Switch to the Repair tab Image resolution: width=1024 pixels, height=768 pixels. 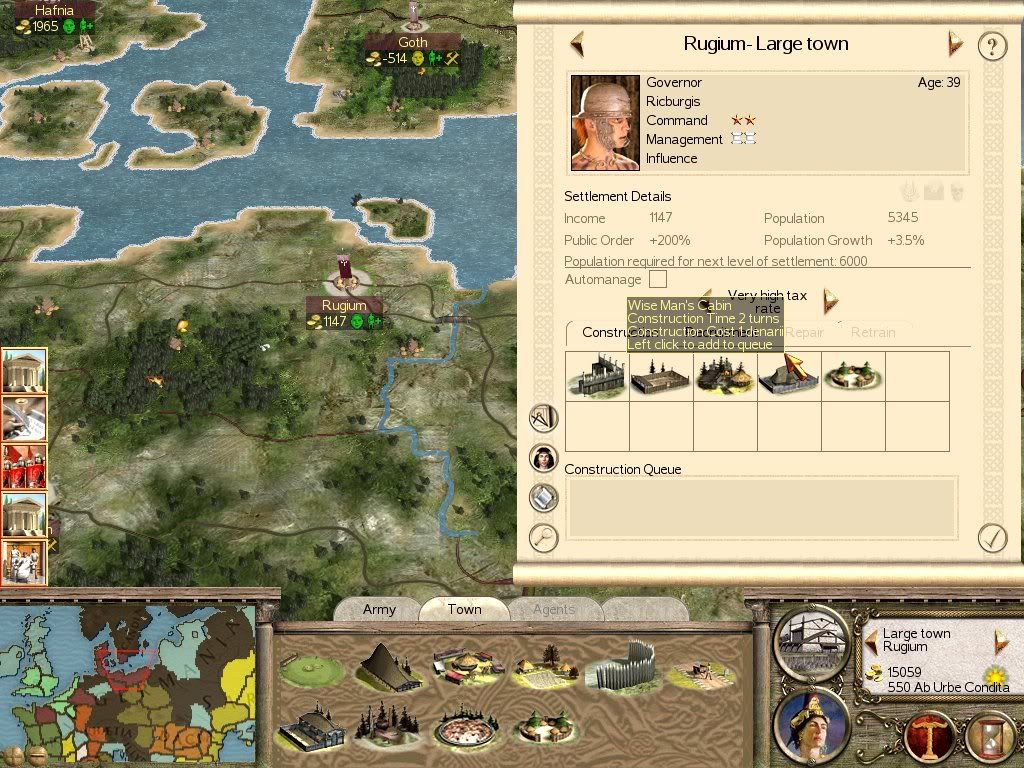(x=804, y=332)
